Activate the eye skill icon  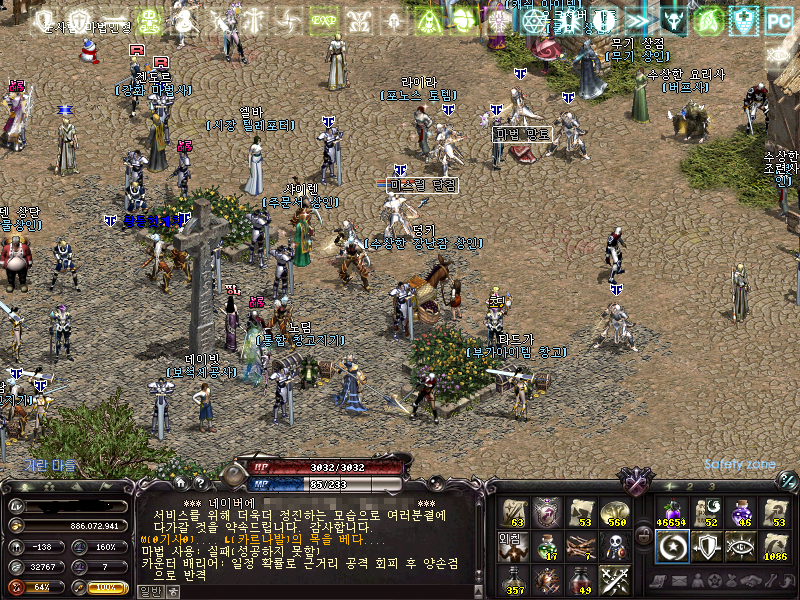[741, 546]
